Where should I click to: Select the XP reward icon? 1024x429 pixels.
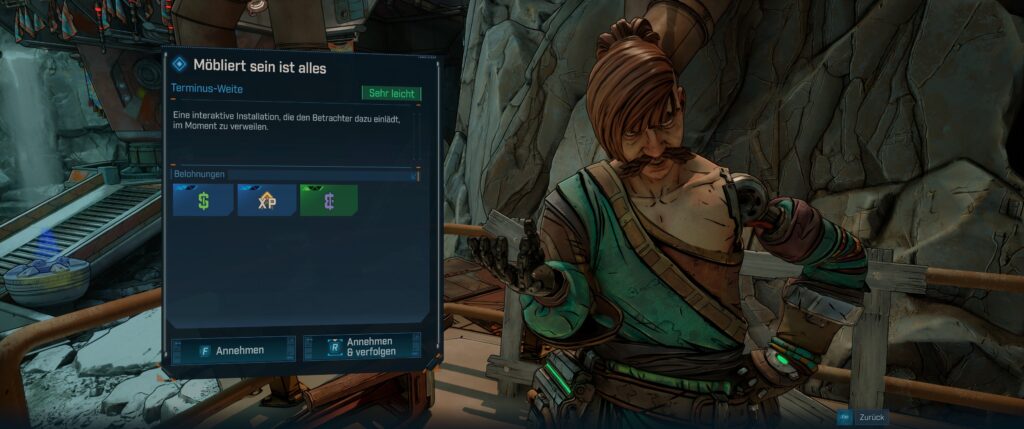(x=267, y=200)
